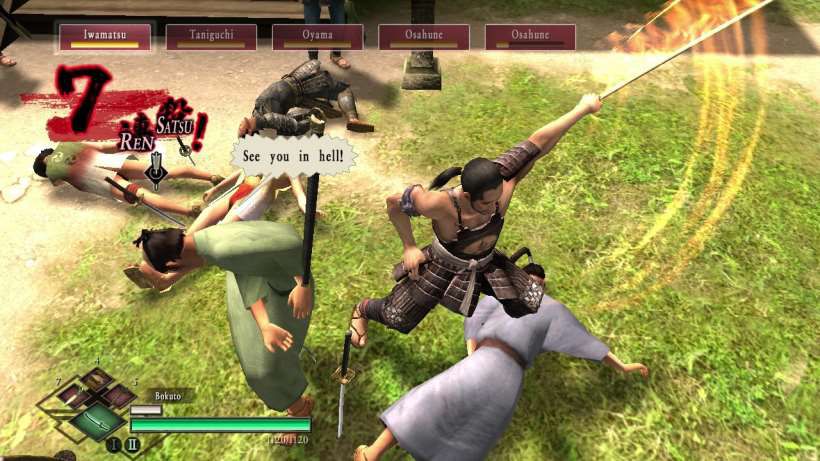Switch to stance I icon
Image resolution: width=820 pixels, height=461 pixels.
[x=112, y=445]
